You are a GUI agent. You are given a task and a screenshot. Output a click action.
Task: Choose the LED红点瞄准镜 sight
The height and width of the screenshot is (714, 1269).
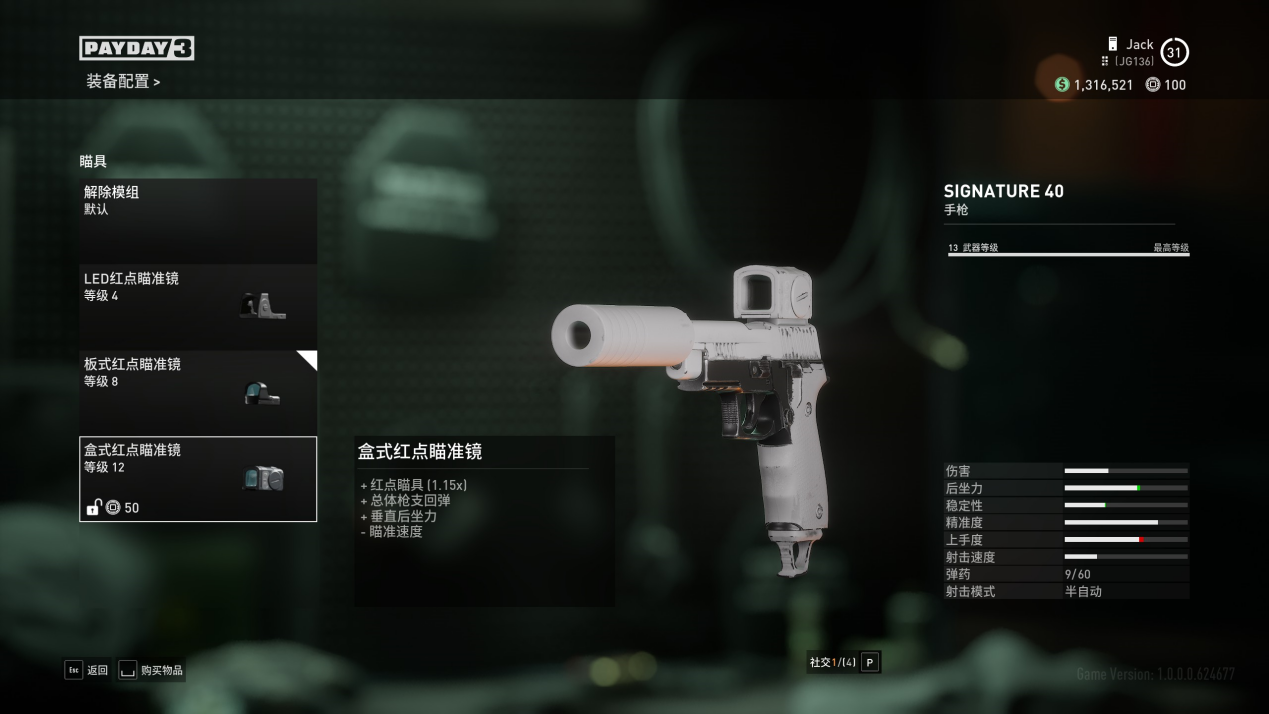(198, 307)
